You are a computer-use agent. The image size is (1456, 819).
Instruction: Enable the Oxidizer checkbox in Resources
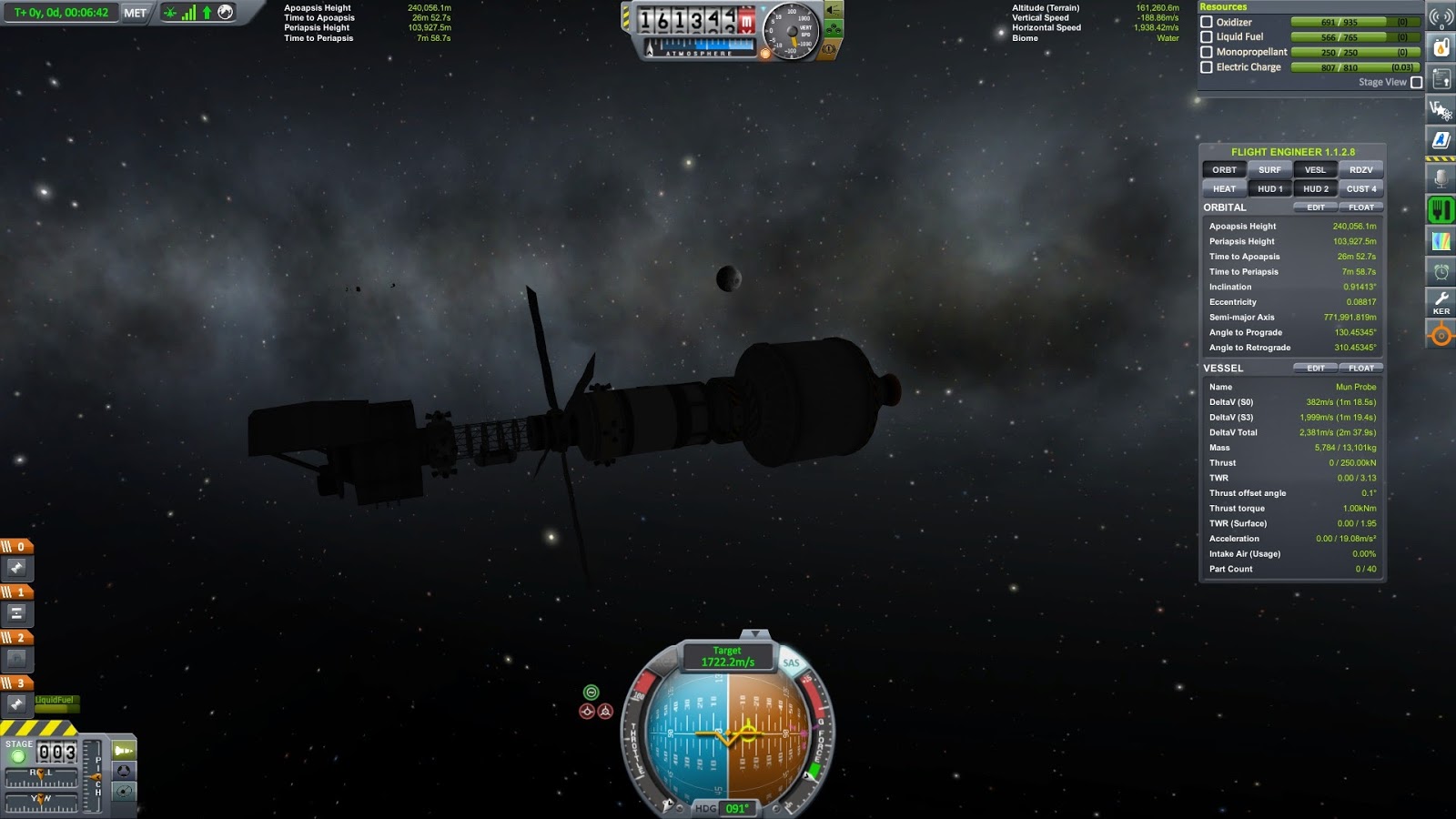pos(1206,22)
